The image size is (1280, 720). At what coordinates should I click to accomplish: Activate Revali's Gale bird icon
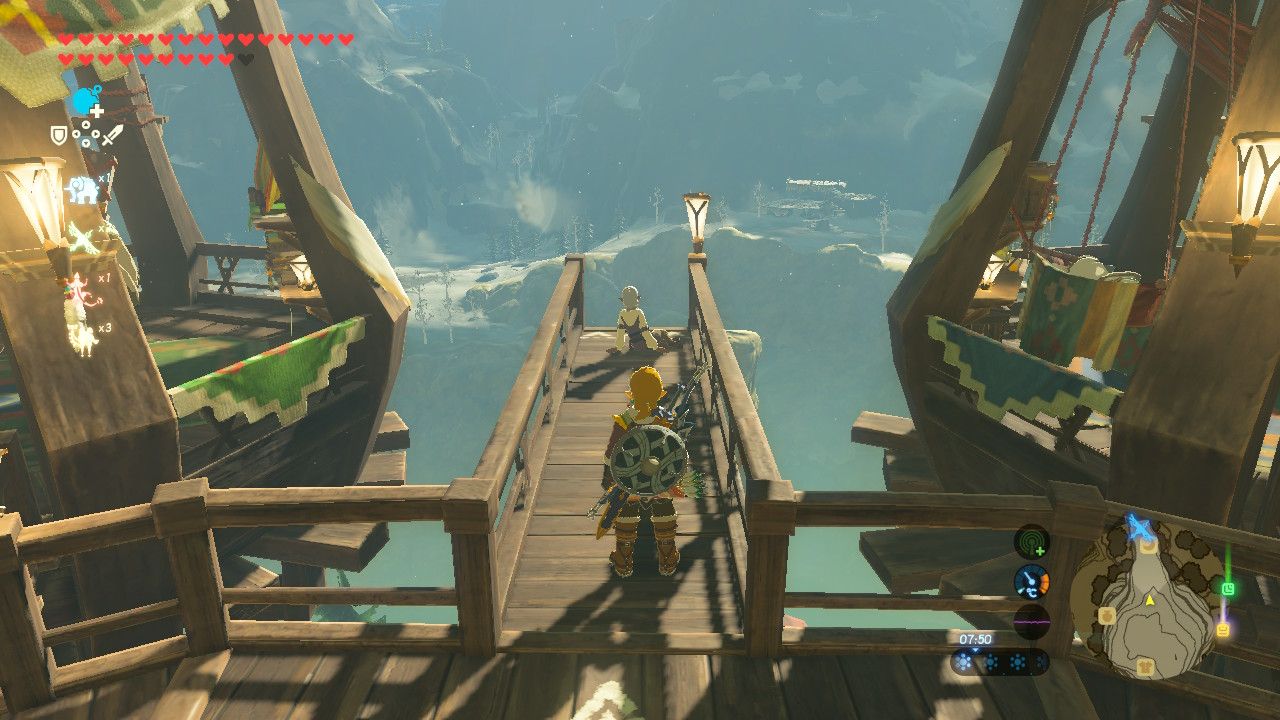pyautogui.click(x=81, y=238)
